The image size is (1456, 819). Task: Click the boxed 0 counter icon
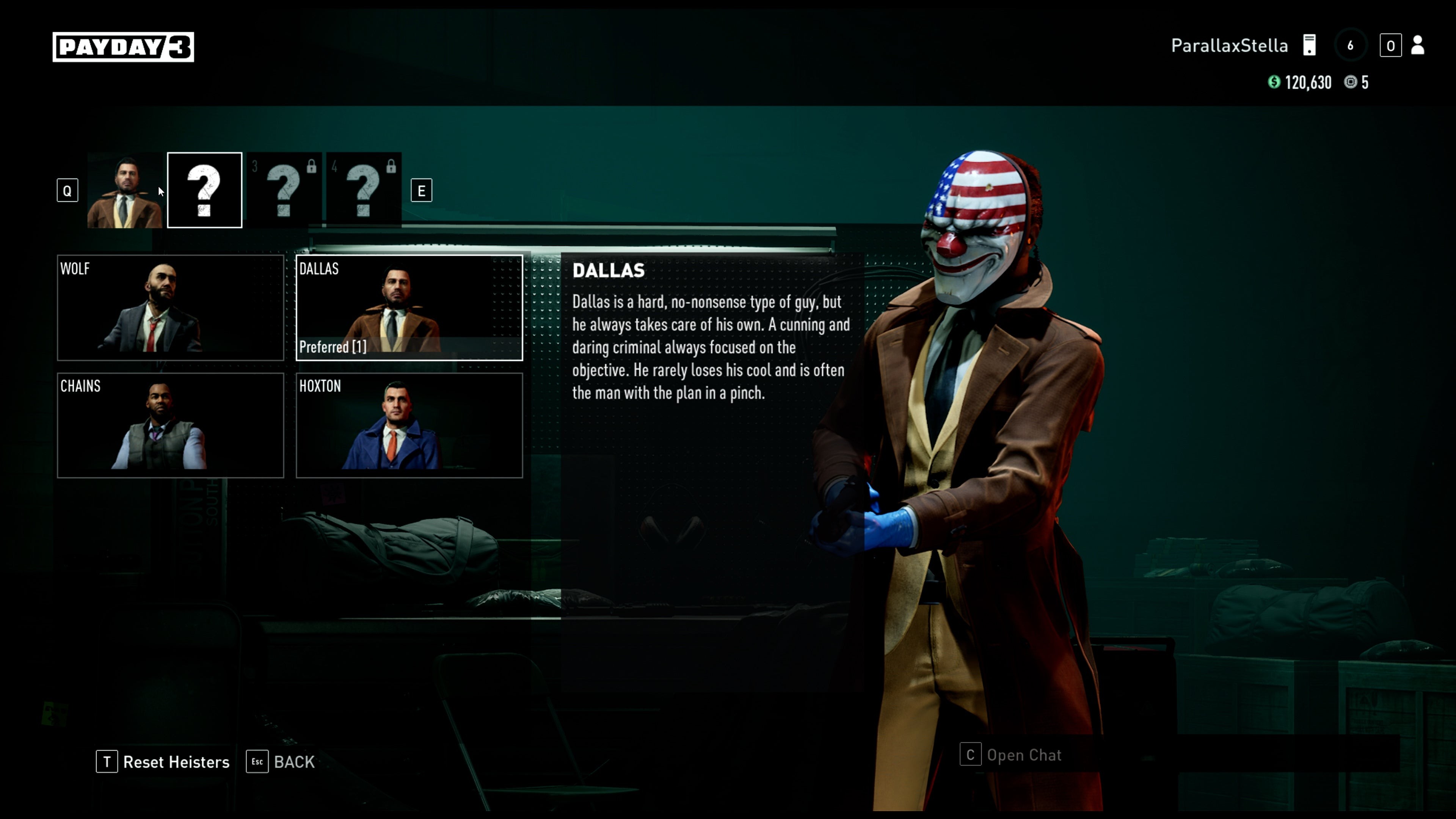tap(1392, 45)
